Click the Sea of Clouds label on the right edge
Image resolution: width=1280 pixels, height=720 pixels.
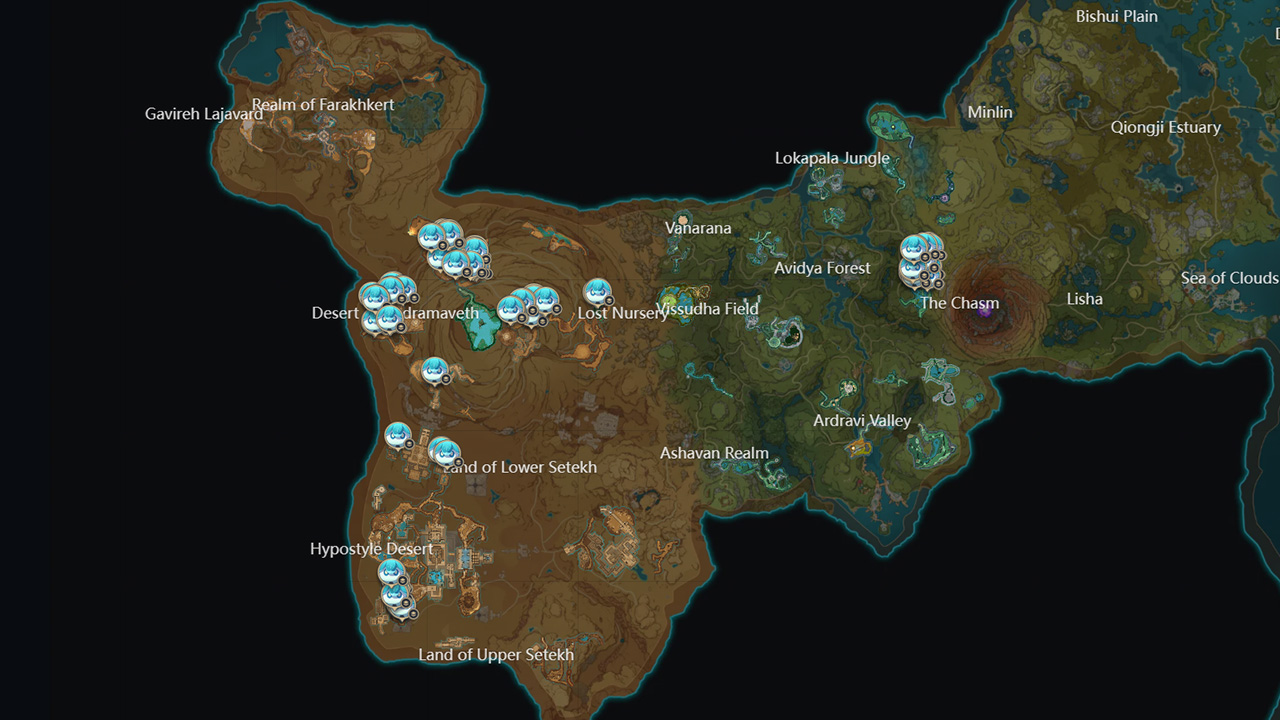(x=1228, y=278)
